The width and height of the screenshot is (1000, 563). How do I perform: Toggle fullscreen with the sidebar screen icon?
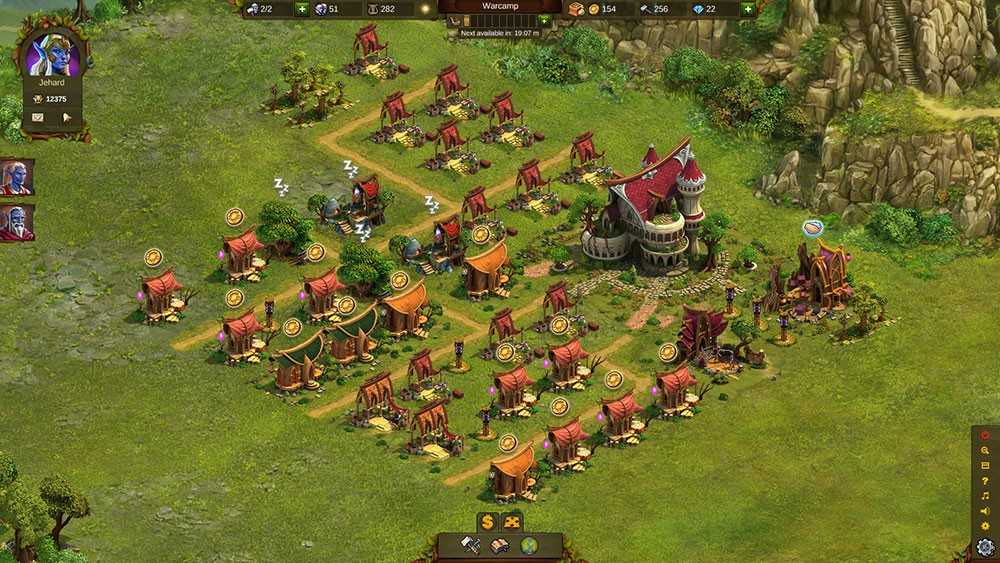coord(985,466)
